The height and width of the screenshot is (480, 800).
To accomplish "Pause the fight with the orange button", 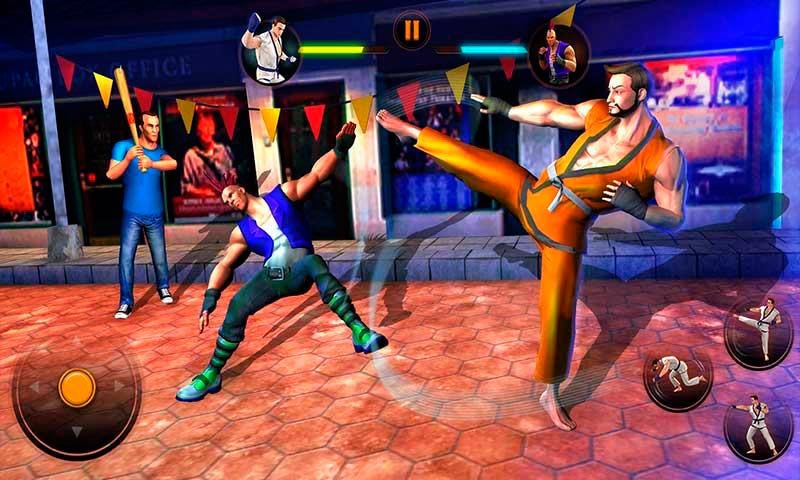I will [x=410, y=31].
